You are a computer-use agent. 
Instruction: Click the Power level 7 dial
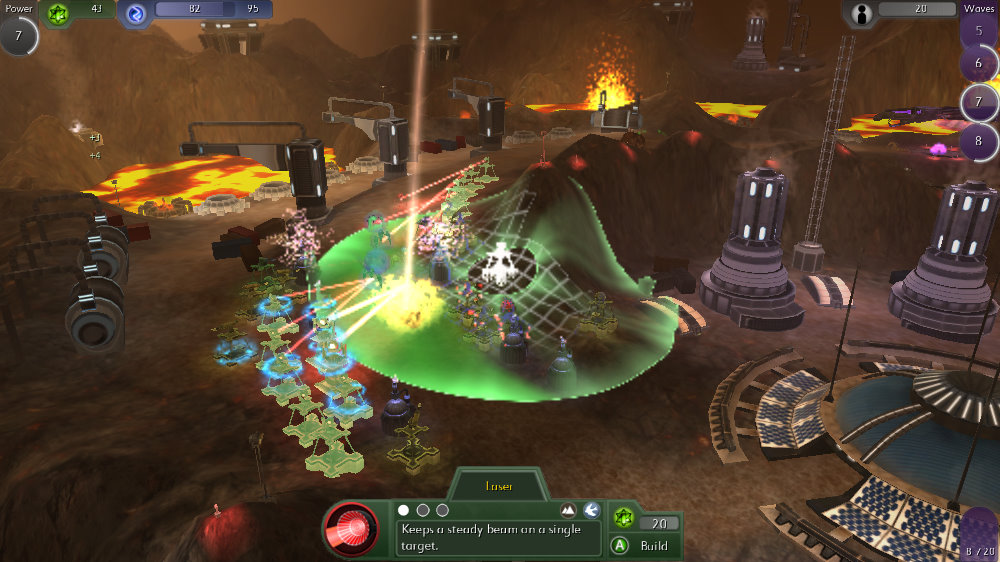18,36
